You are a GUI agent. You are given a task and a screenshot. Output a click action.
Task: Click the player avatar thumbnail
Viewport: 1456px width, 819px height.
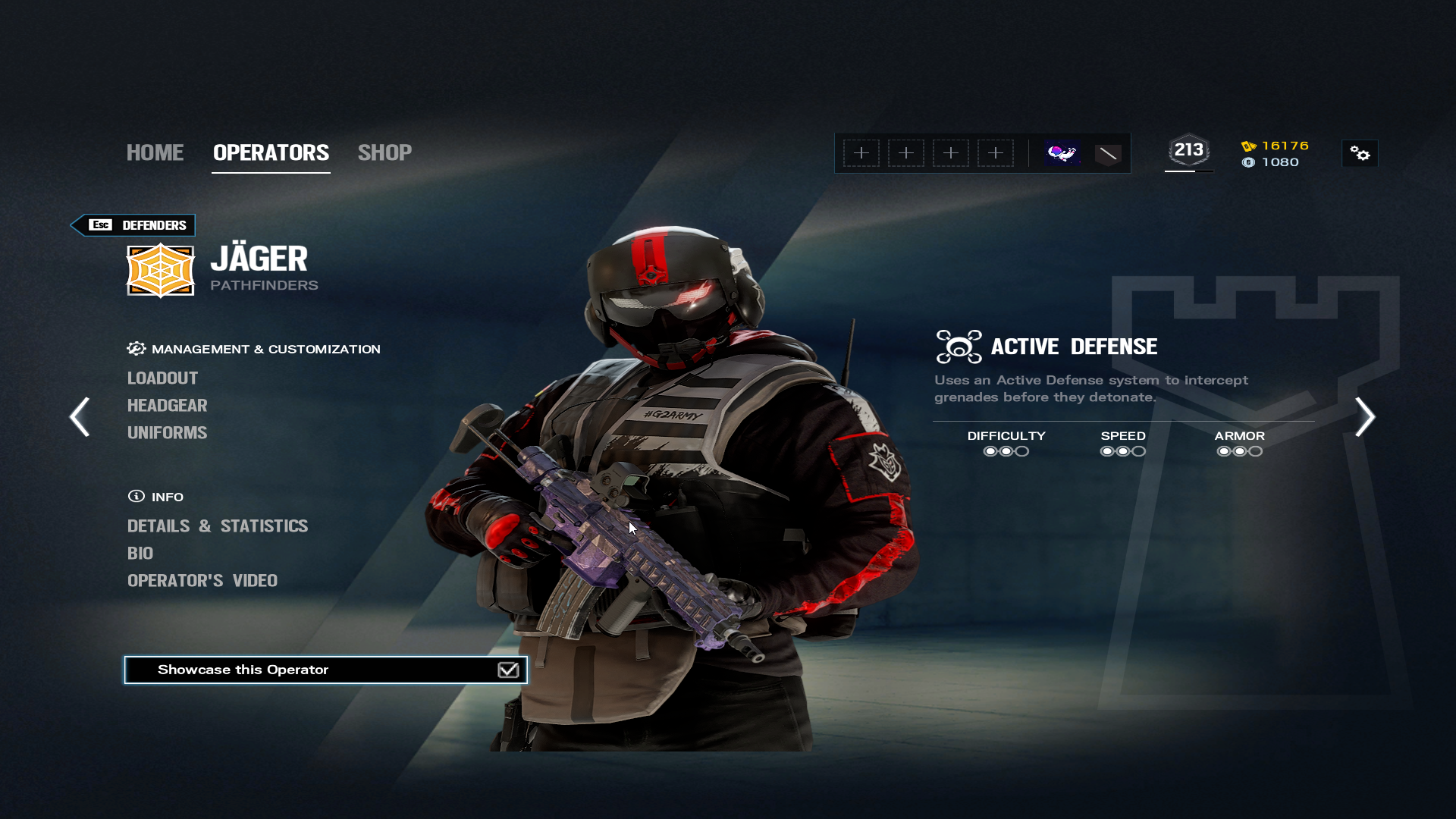[x=1062, y=153]
